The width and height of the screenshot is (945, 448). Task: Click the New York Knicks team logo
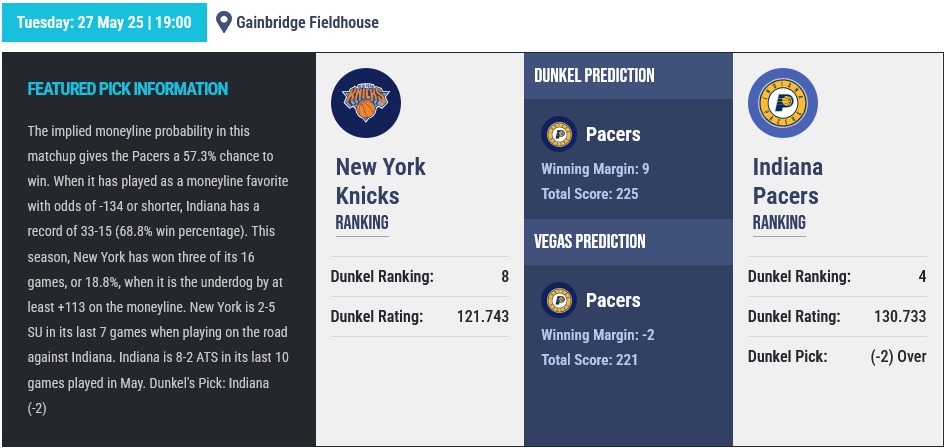click(366, 104)
